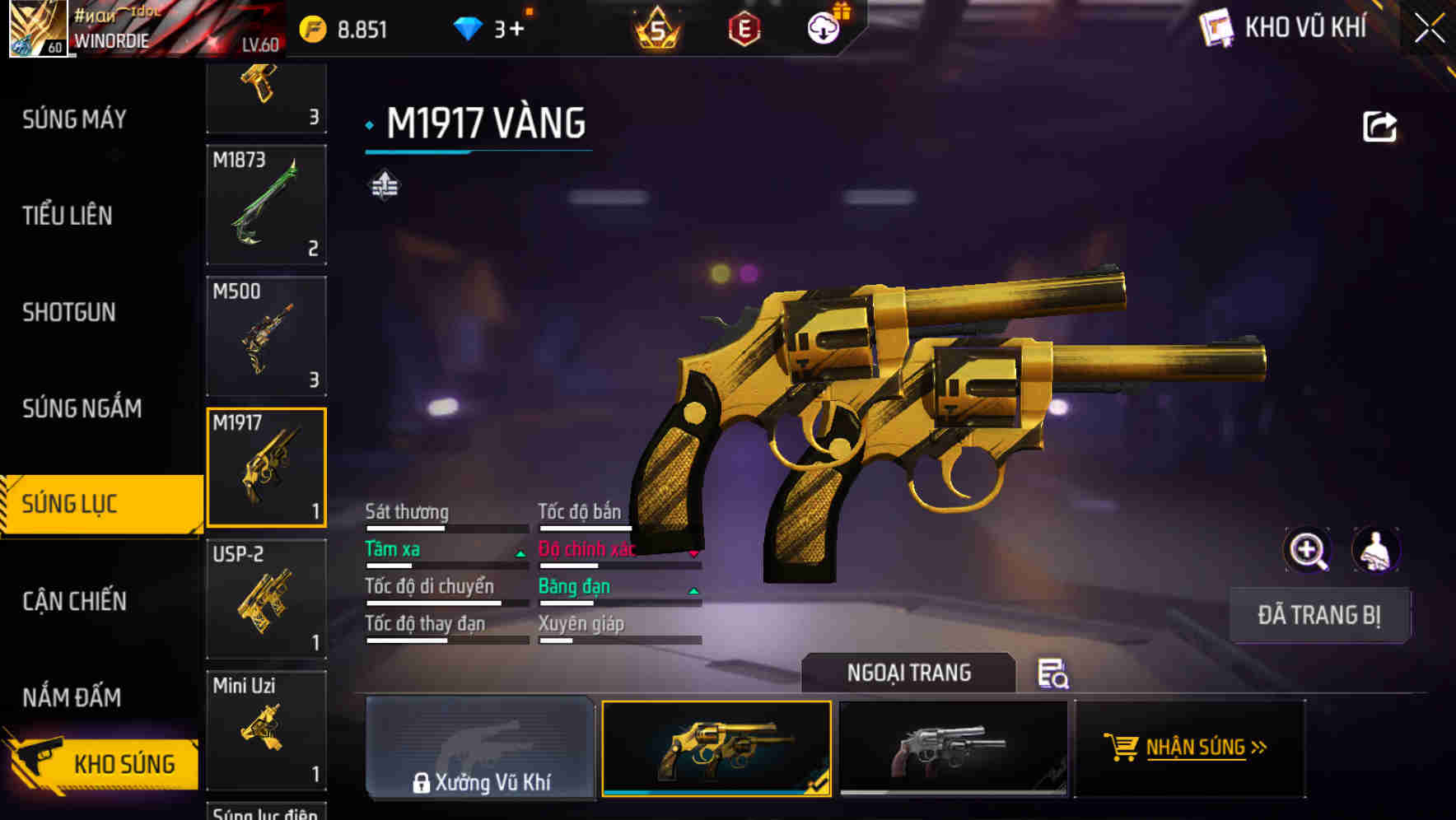Image resolution: width=1456 pixels, height=820 pixels.
Task: Select the M1873 weapon thumbnail
Action: click(265, 204)
